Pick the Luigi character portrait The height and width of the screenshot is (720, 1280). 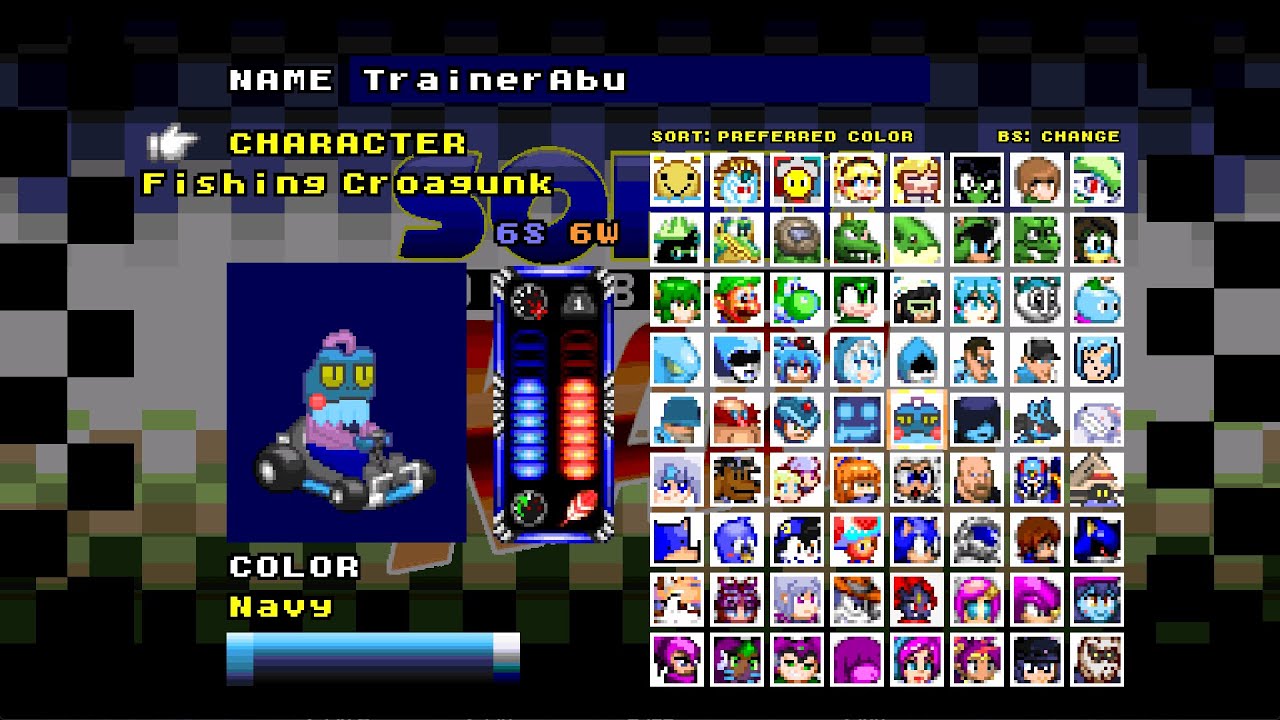click(735, 299)
